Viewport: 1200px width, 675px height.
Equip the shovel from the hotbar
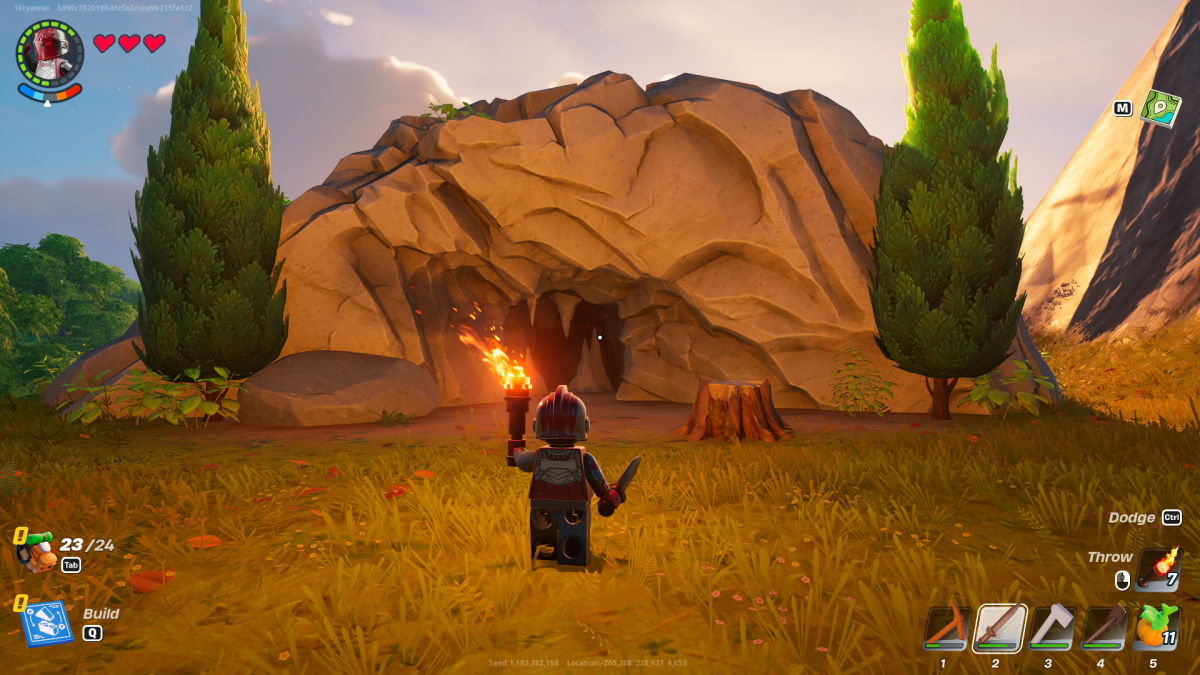tap(1103, 628)
